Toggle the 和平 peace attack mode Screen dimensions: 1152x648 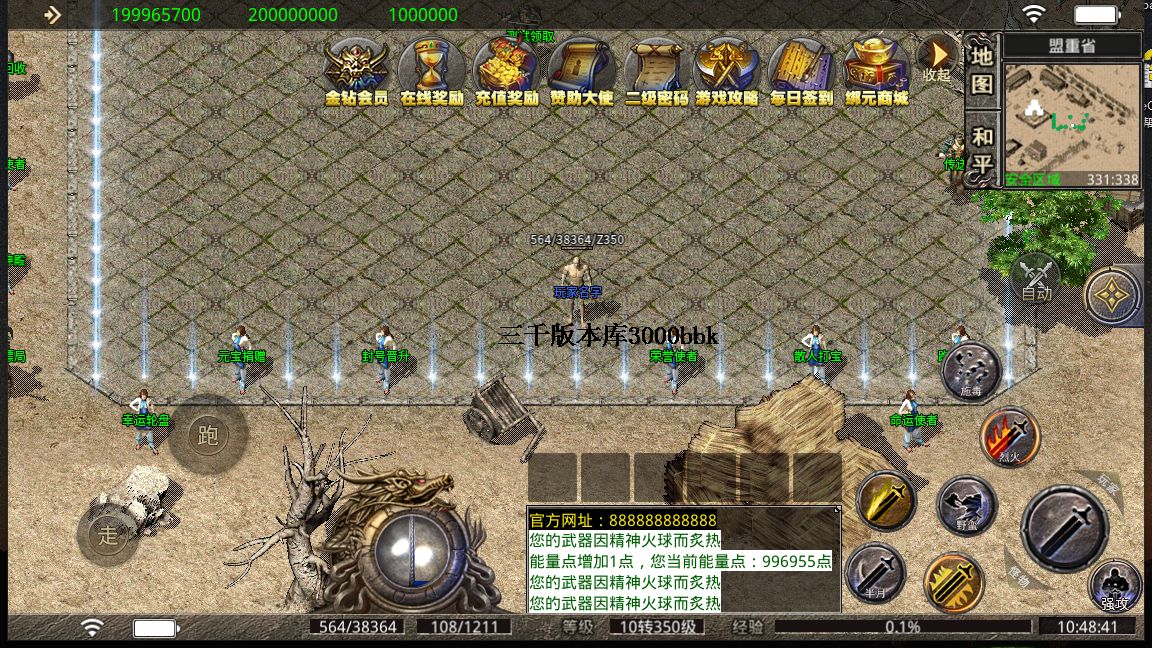(982, 150)
